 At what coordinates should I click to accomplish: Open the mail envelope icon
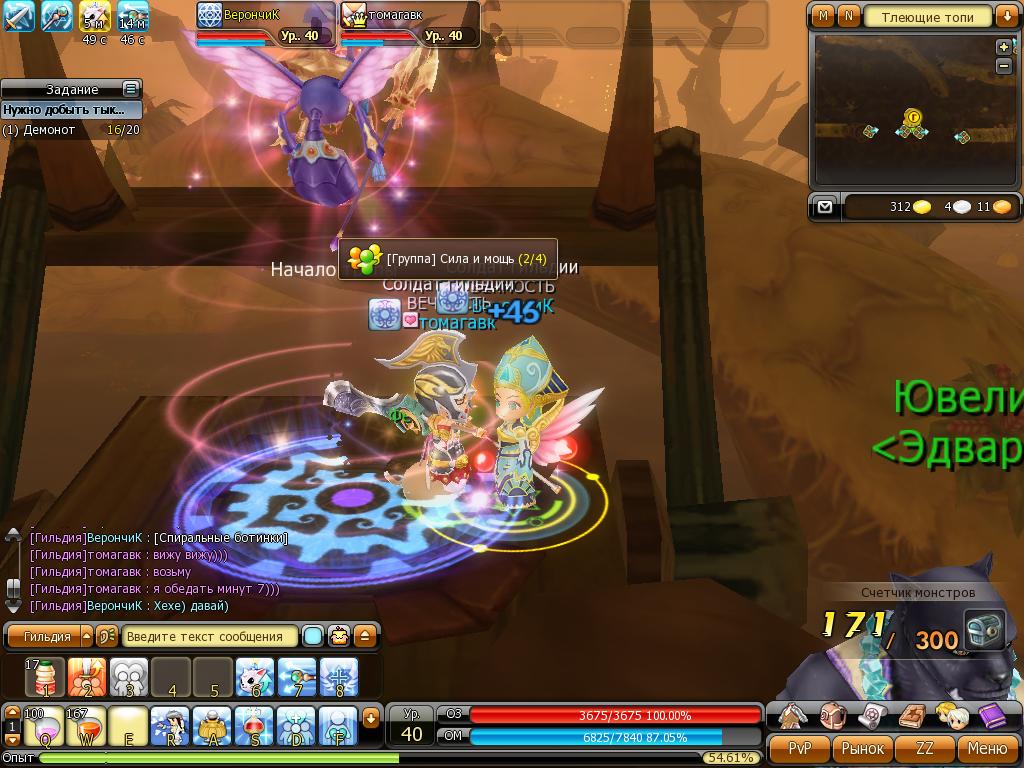tap(824, 207)
